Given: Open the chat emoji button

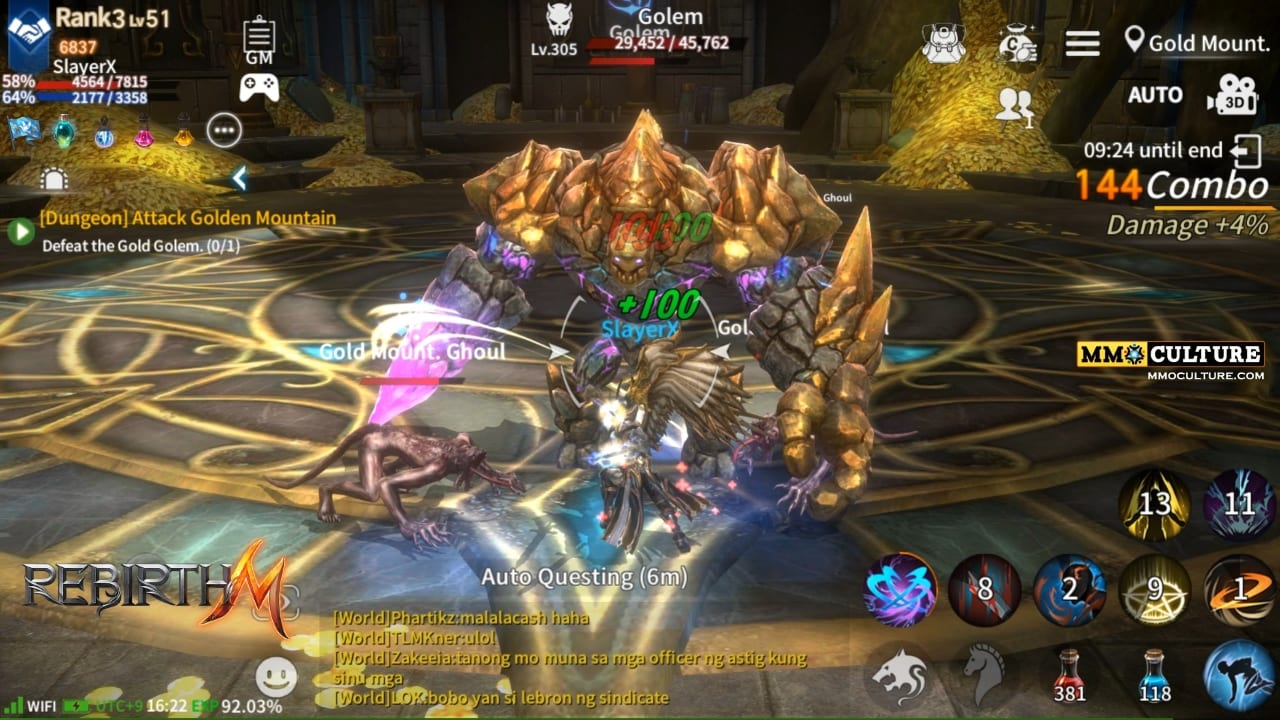Looking at the screenshot, I should tap(276, 677).
